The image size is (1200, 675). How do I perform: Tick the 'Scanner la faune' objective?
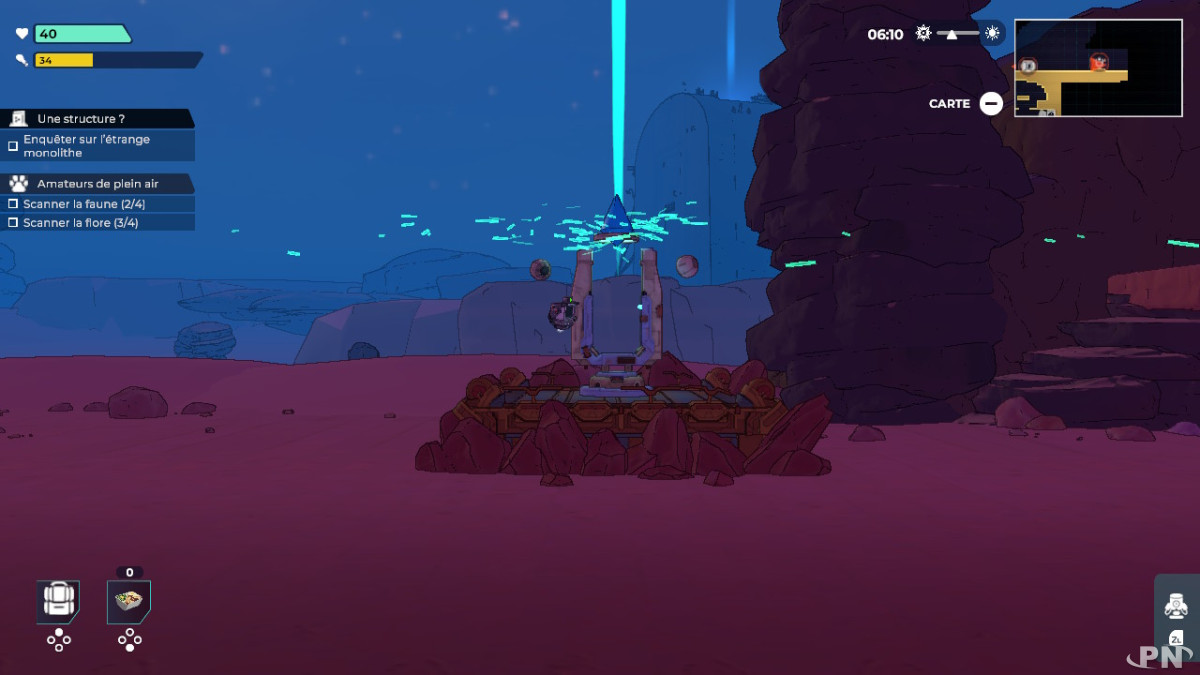coord(14,204)
